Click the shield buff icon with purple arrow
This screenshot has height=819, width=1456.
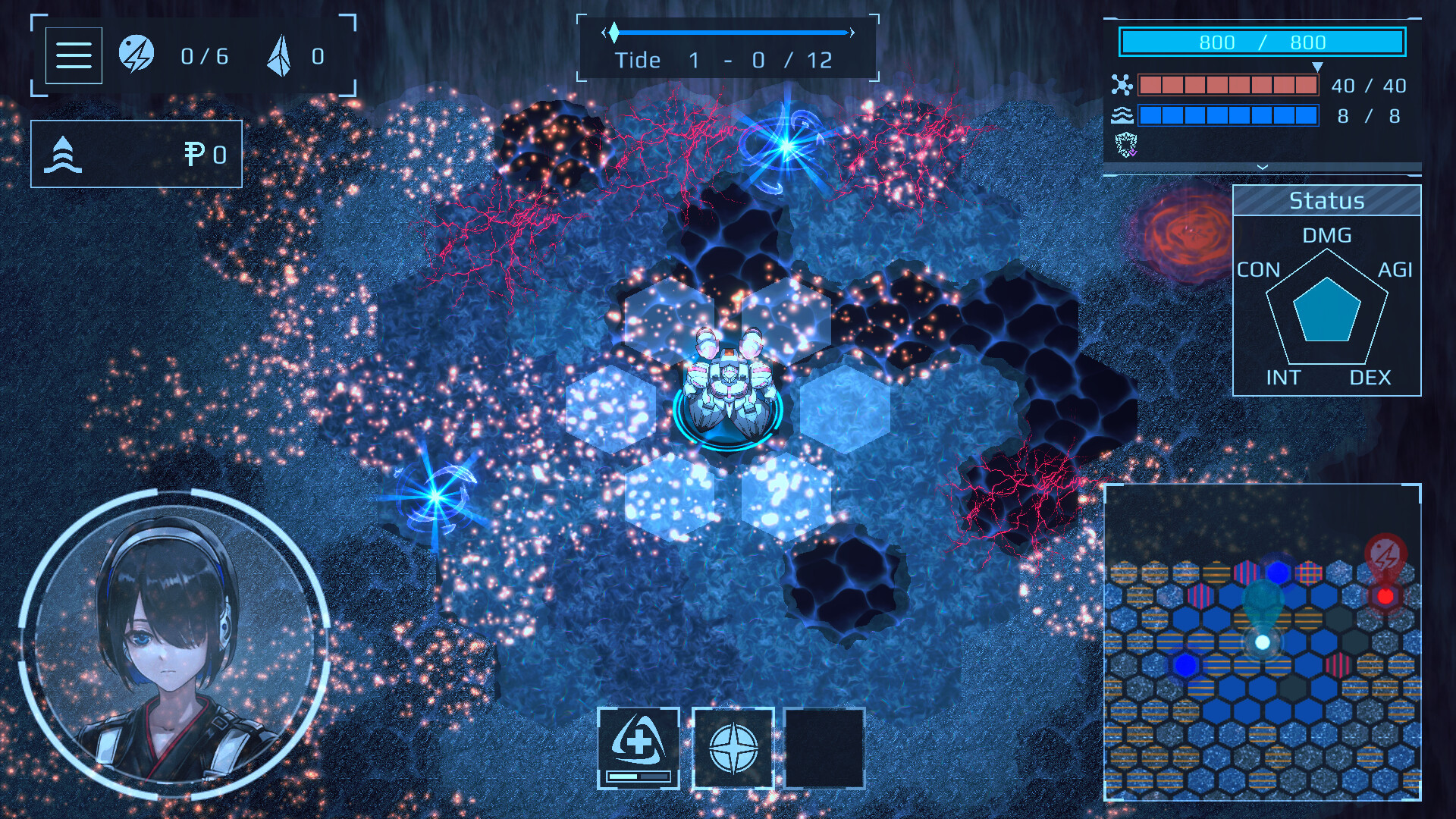click(1127, 146)
